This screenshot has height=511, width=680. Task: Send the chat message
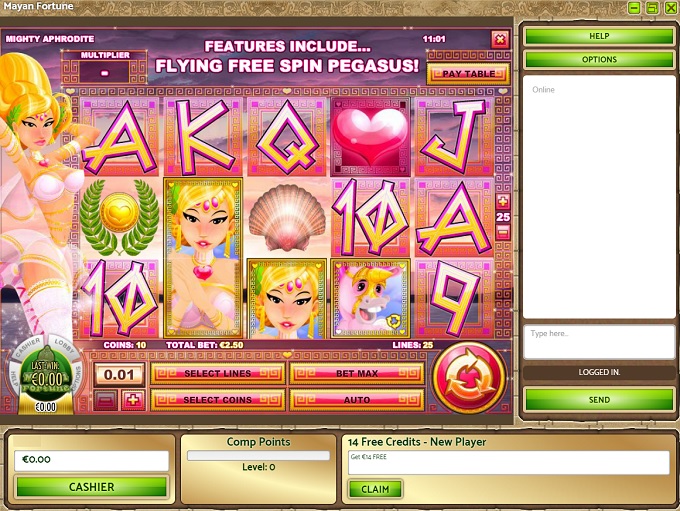[599, 399]
